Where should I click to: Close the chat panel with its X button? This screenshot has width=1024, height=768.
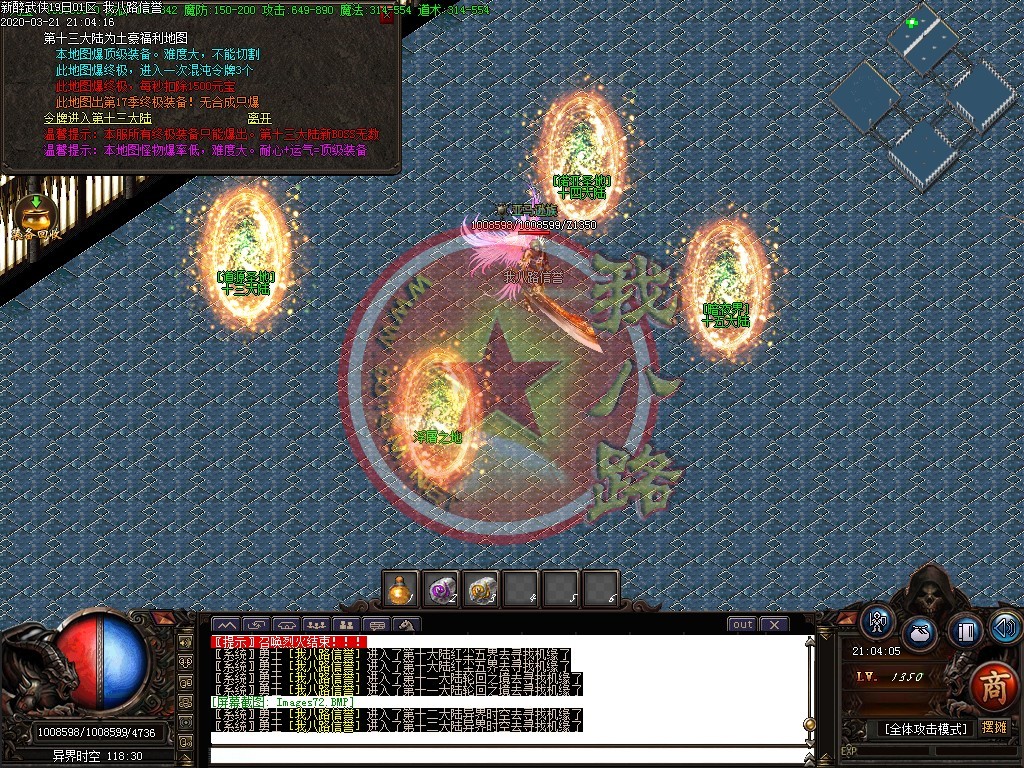773,625
